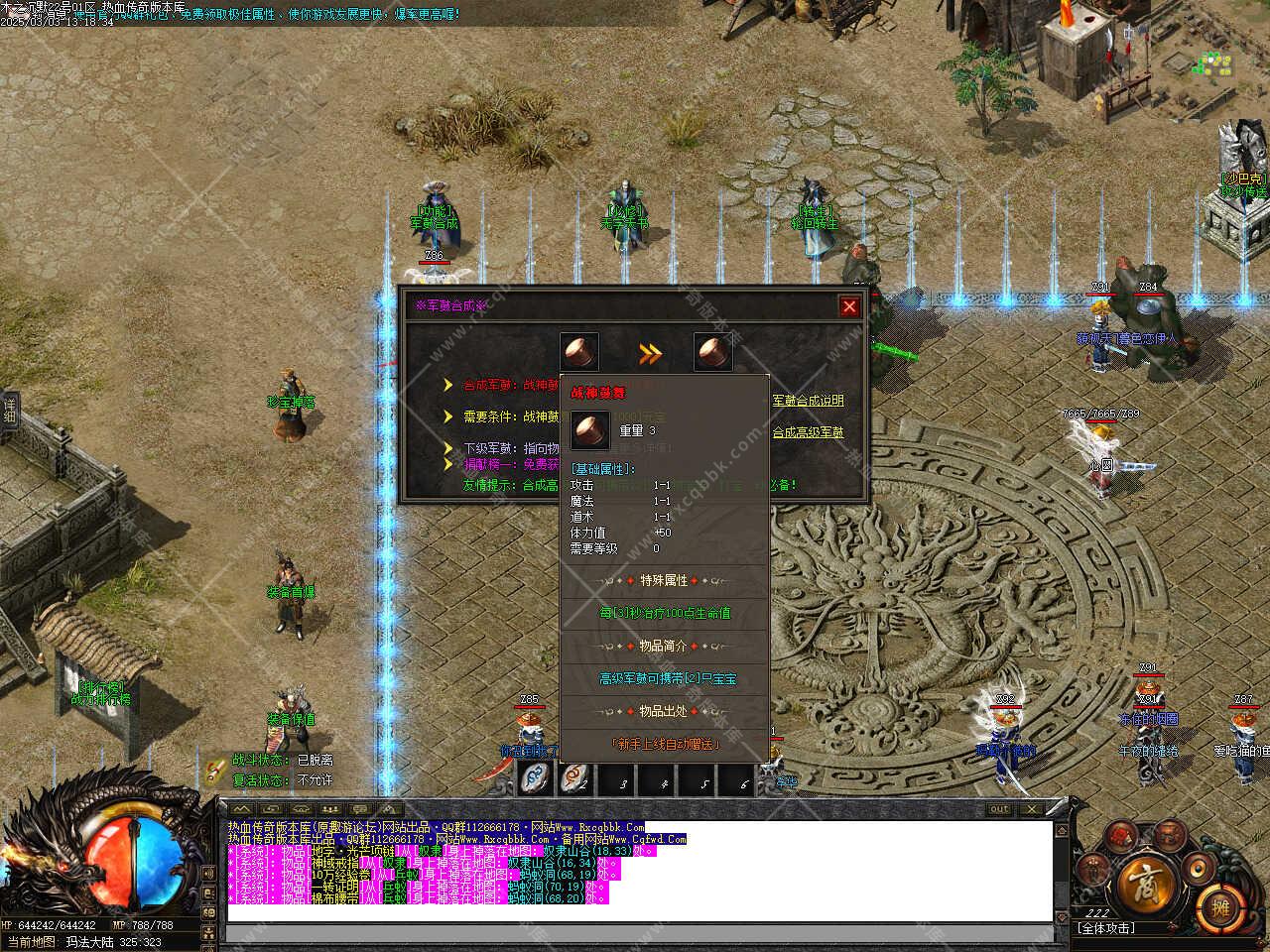The image size is (1270, 952).
Task: Close the chat panel with its X button
Action: point(1032,809)
